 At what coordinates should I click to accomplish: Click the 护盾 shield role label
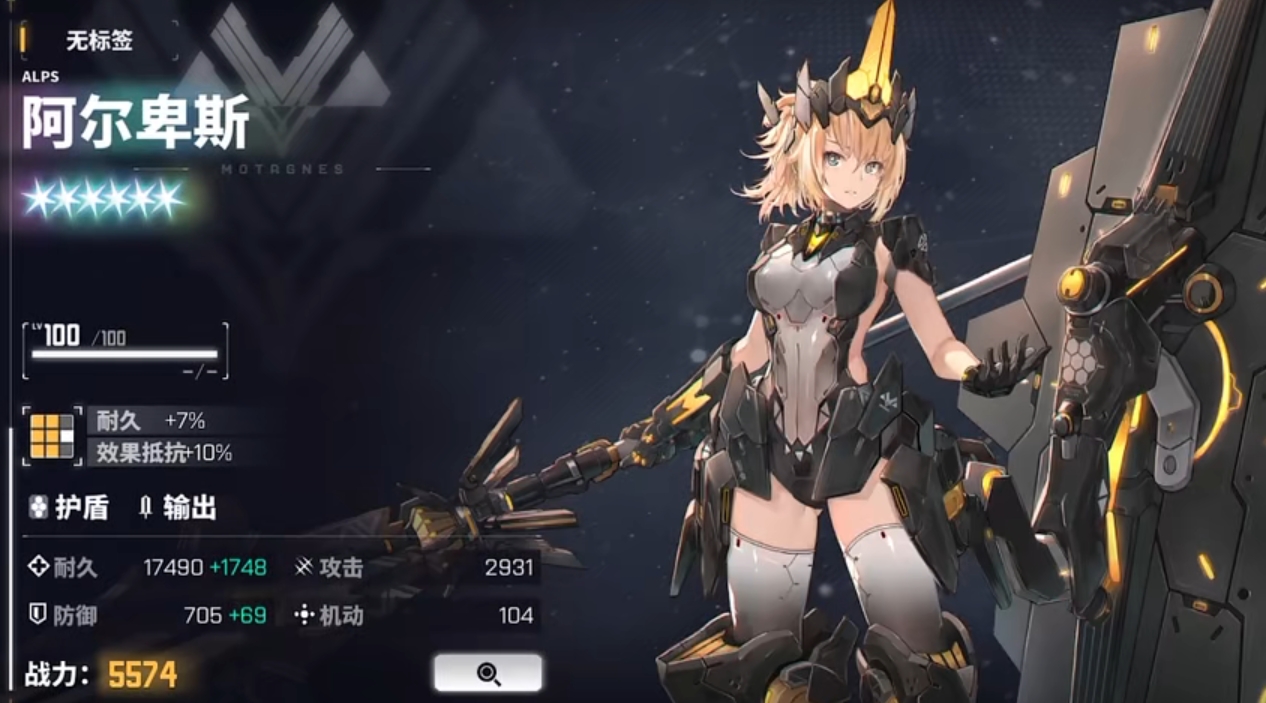(69, 508)
